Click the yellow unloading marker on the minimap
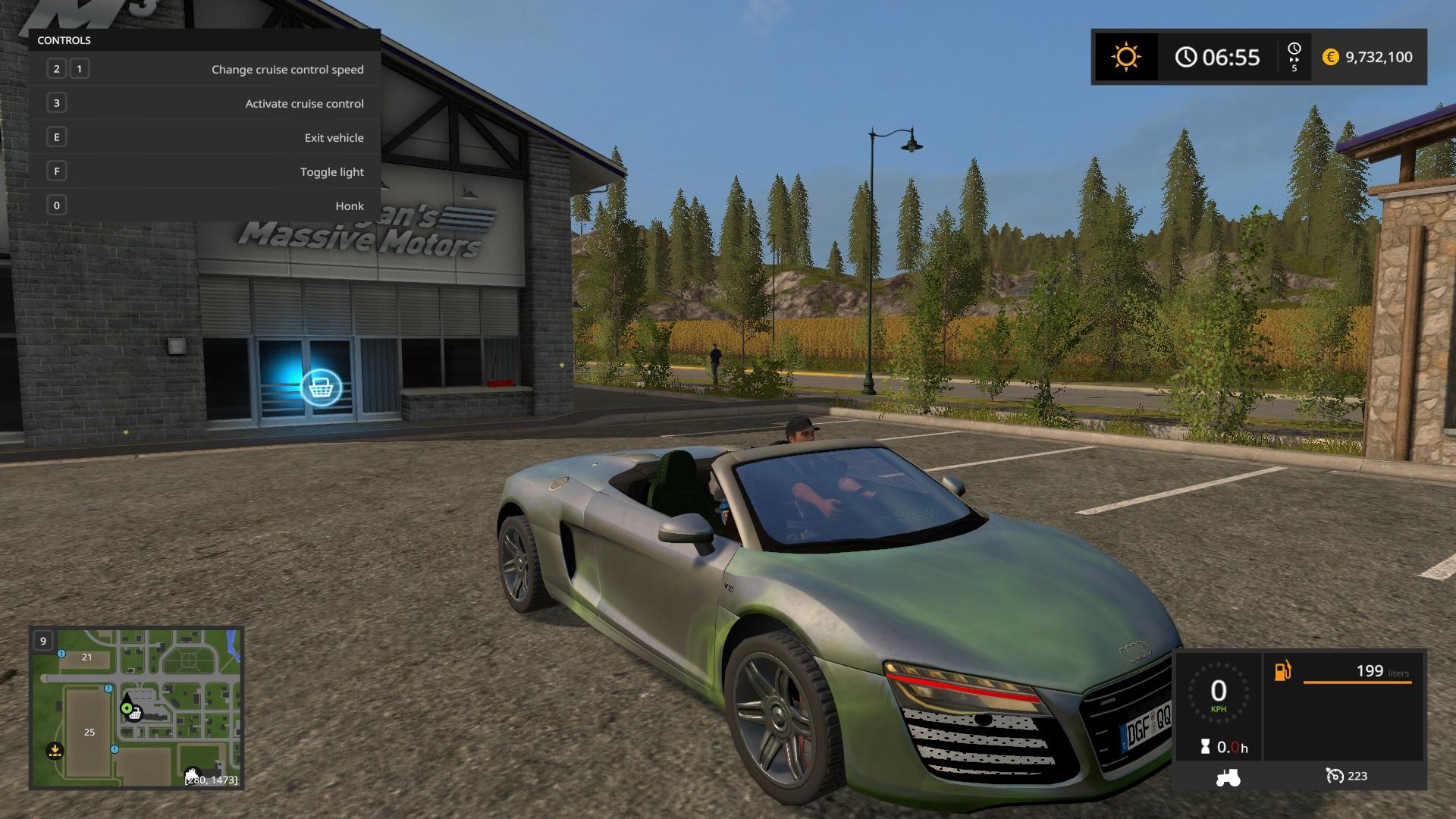Viewport: 1456px width, 819px height. [x=55, y=751]
